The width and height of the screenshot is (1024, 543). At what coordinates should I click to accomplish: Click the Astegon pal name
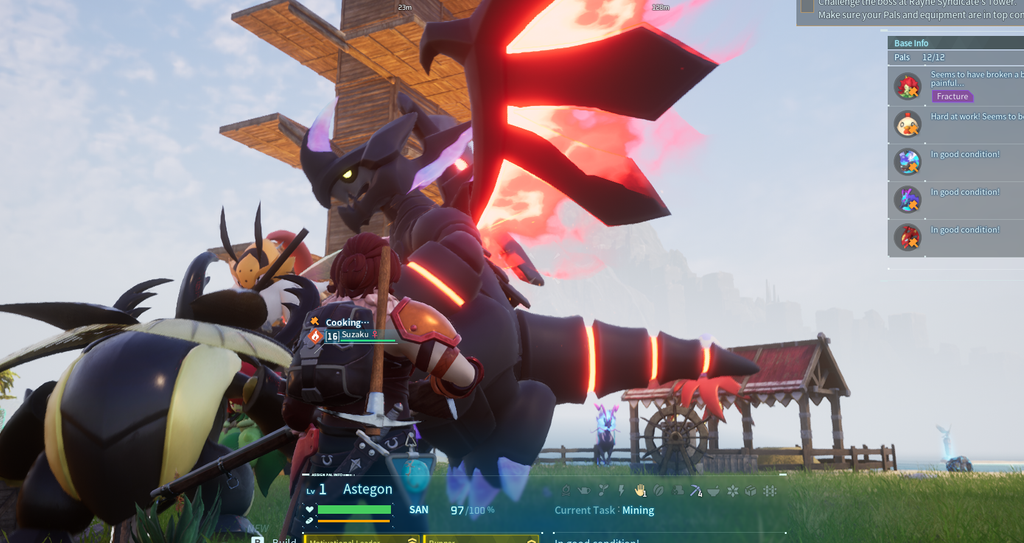[367, 489]
